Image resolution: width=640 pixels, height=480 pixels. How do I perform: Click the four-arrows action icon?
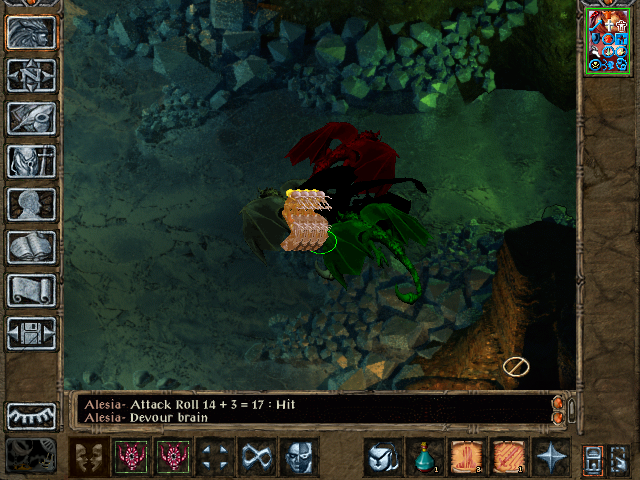click(x=215, y=457)
